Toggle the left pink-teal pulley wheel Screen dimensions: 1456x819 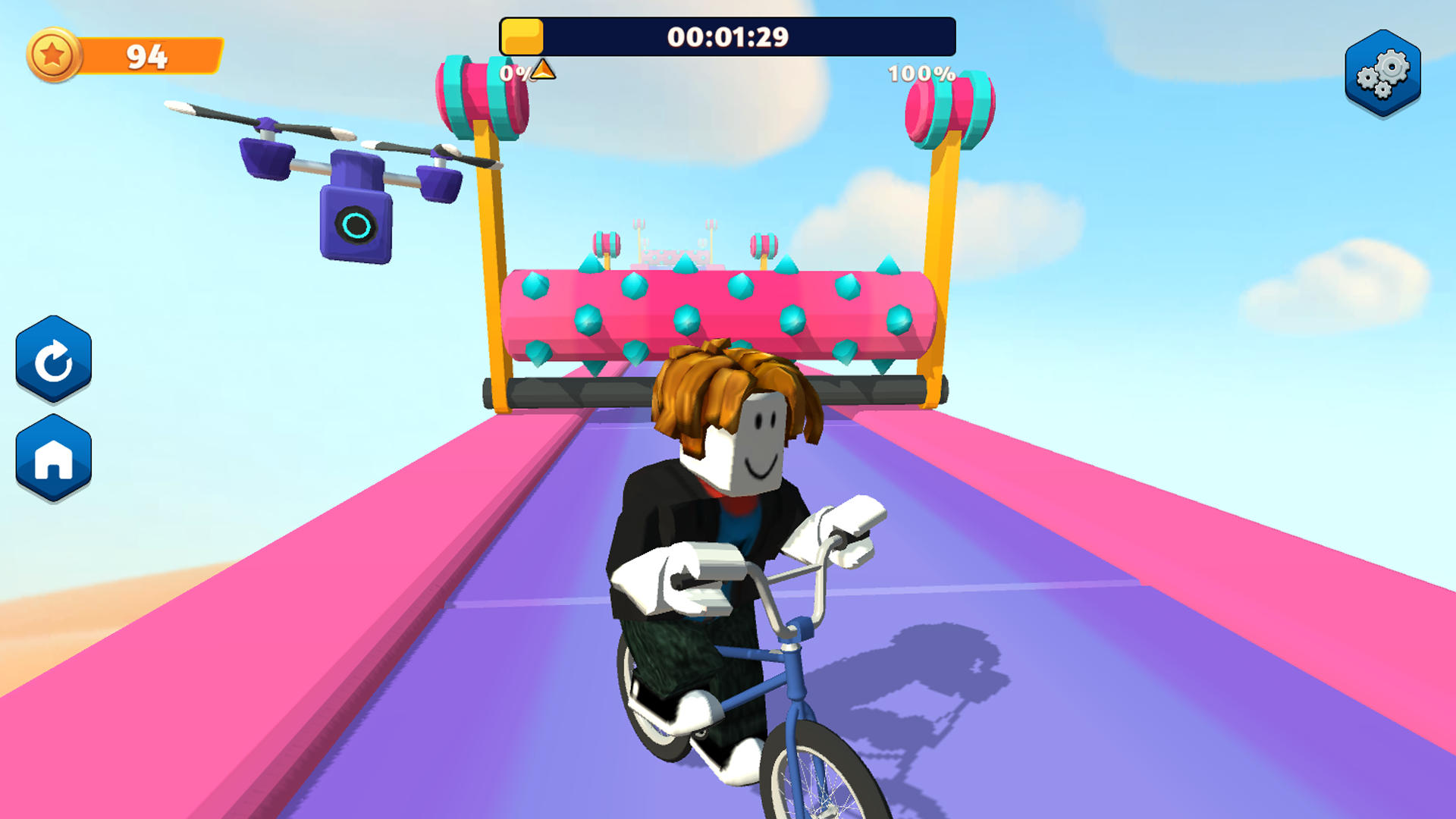tap(479, 95)
